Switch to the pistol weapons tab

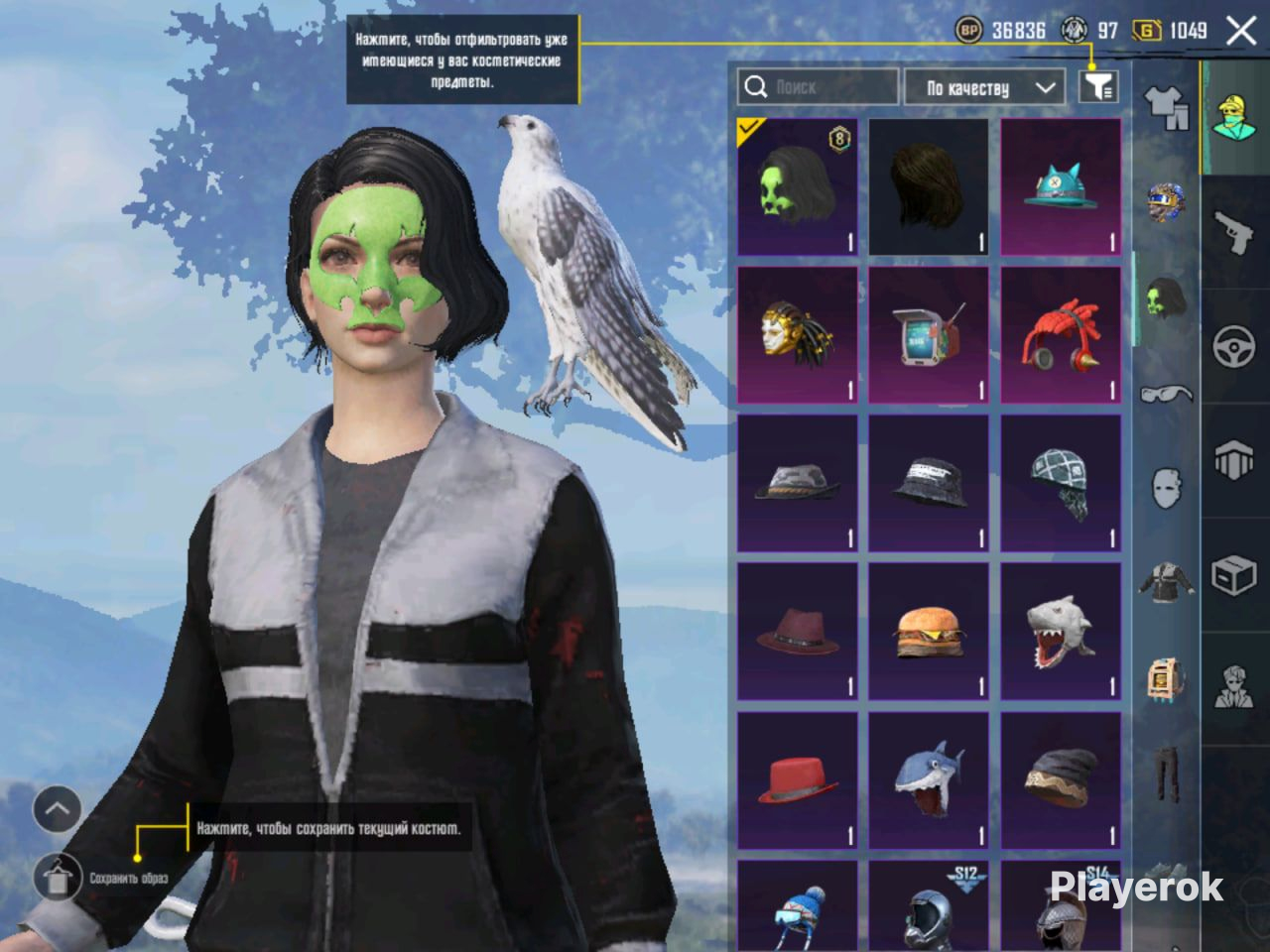click(x=1235, y=233)
